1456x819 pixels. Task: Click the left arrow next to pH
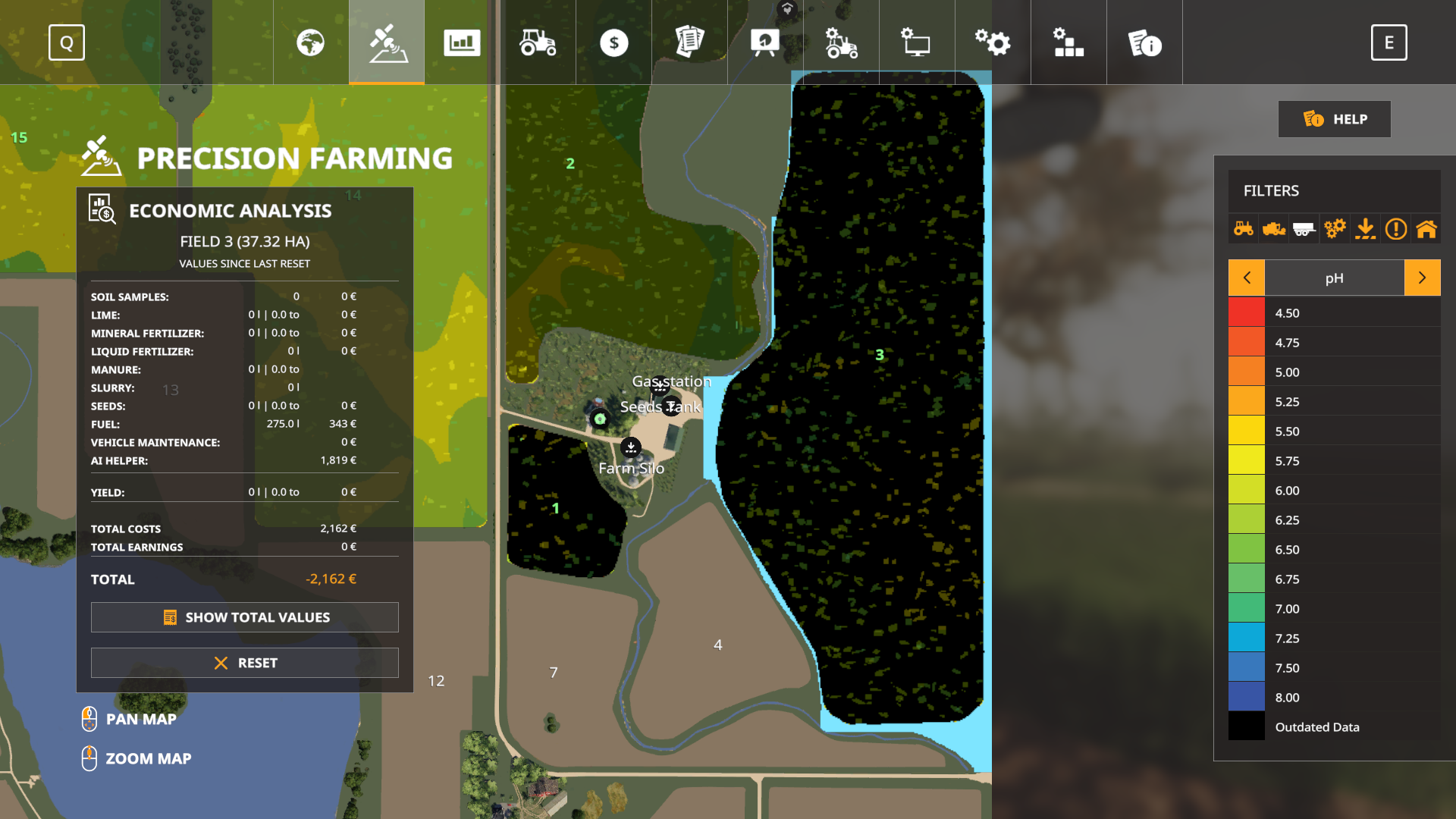click(1246, 278)
